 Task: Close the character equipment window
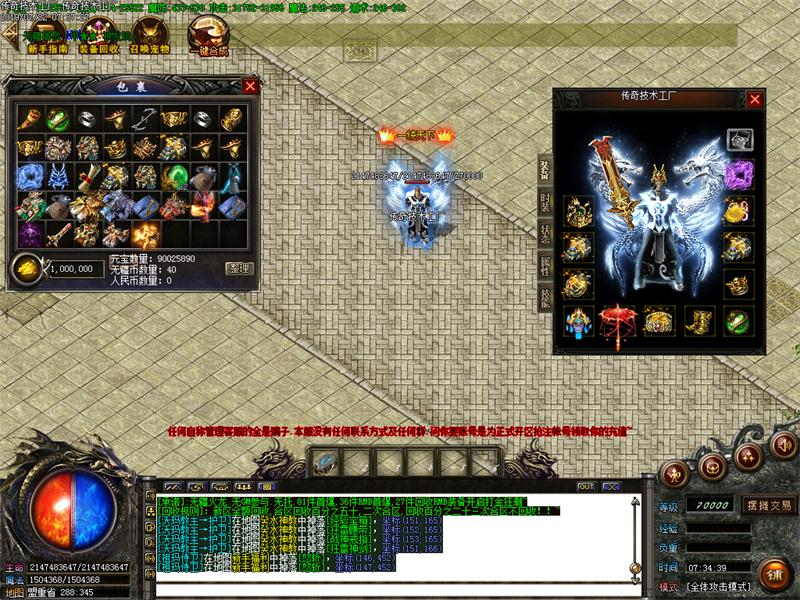pos(755,99)
